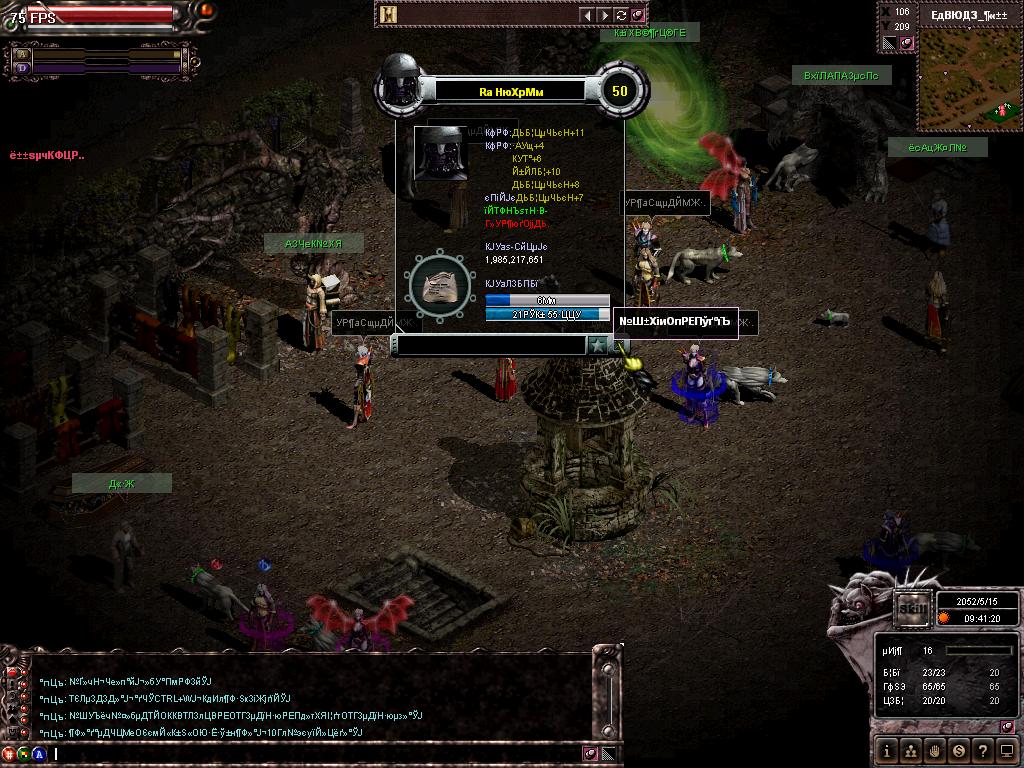Viewport: 1024px width, 768px height.
Task: Select the helmet item portrait thumbnail
Action: point(442,153)
